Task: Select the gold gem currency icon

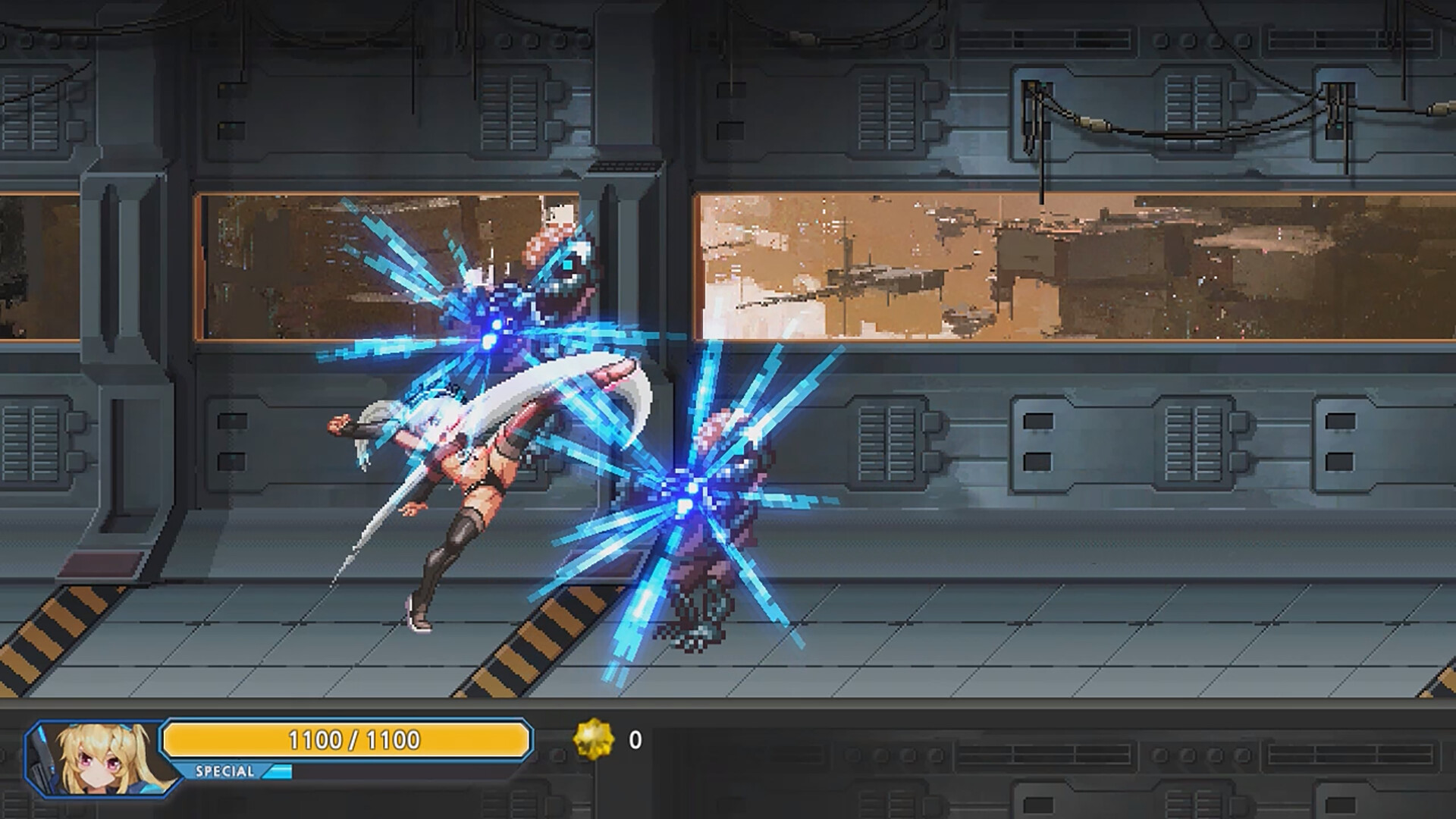Action: point(593,739)
